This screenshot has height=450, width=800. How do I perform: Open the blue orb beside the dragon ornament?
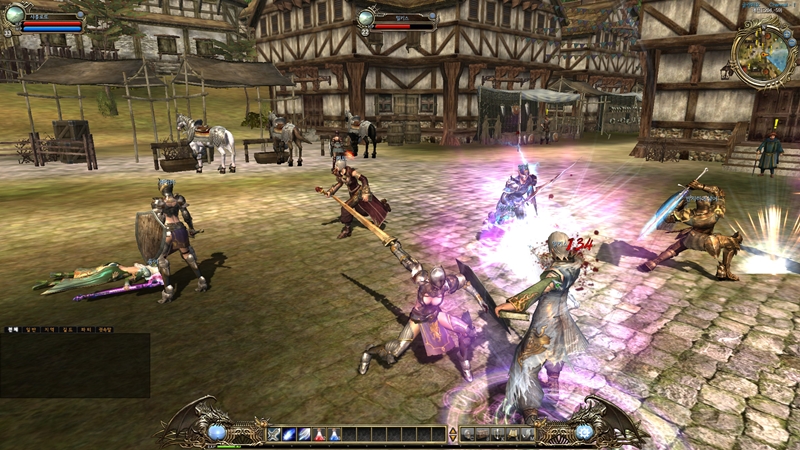(x=216, y=432)
